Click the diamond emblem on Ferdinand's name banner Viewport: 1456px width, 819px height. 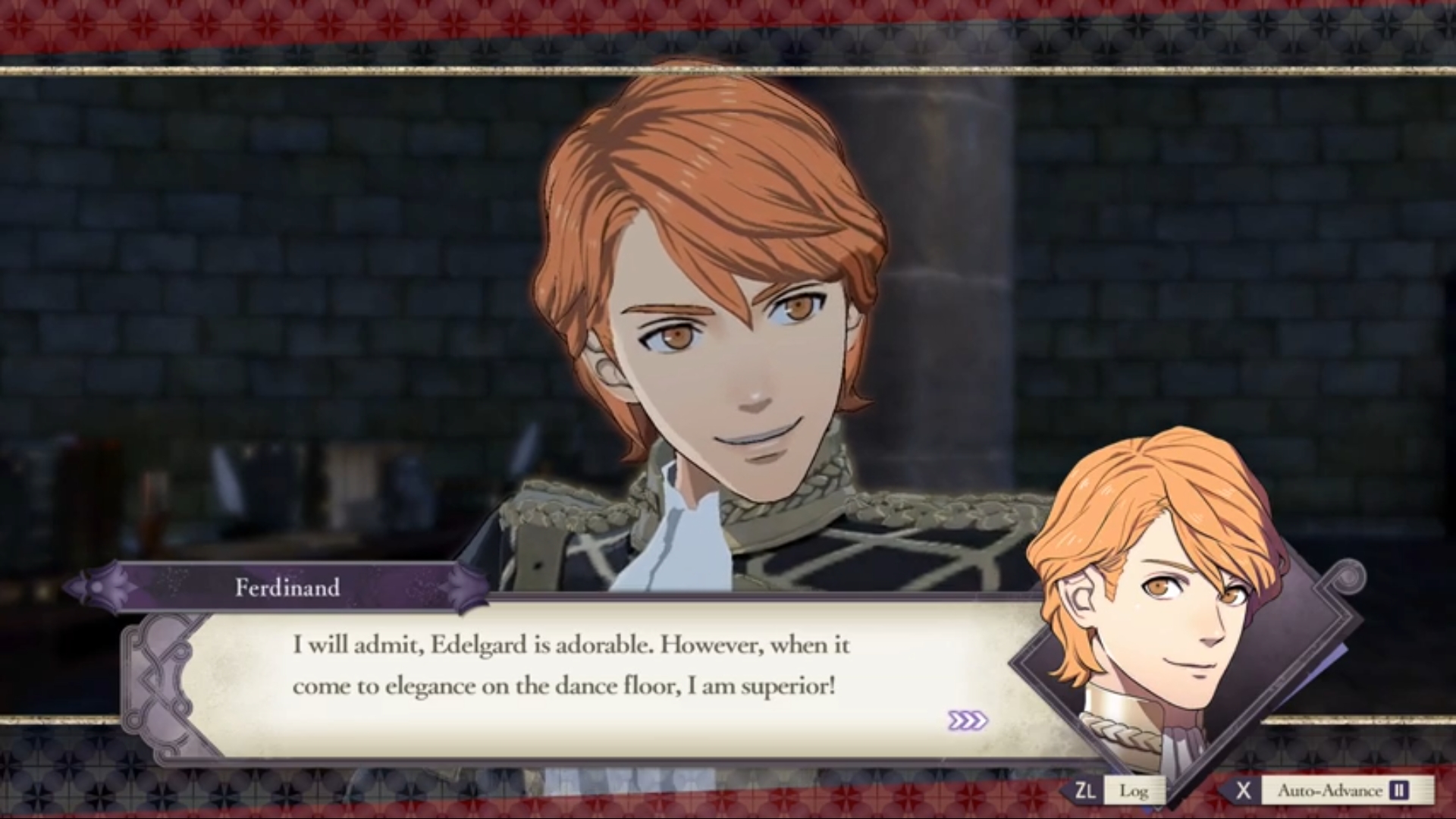pos(96,586)
